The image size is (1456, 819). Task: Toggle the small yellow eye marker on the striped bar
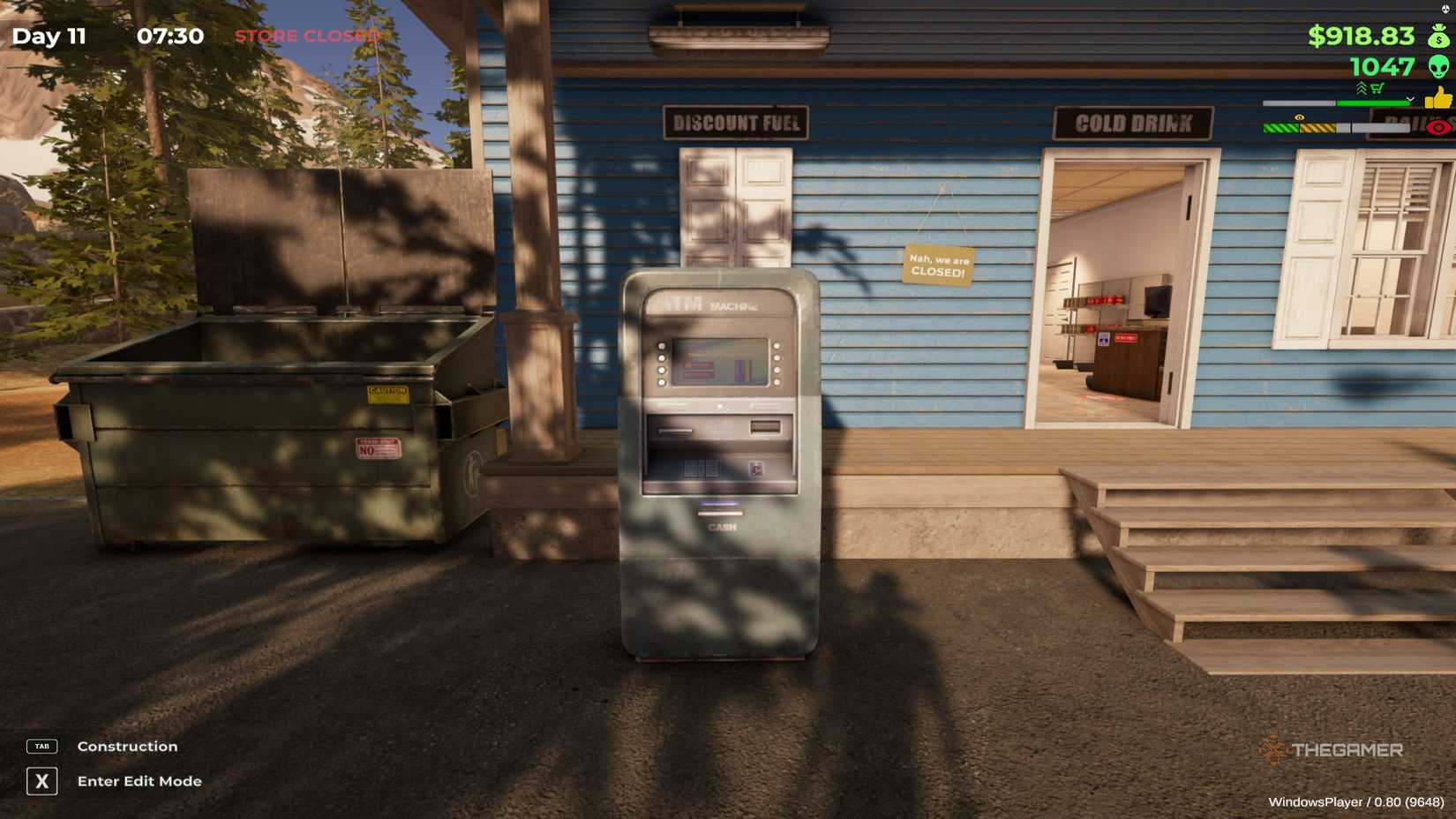pyautogui.click(x=1299, y=117)
